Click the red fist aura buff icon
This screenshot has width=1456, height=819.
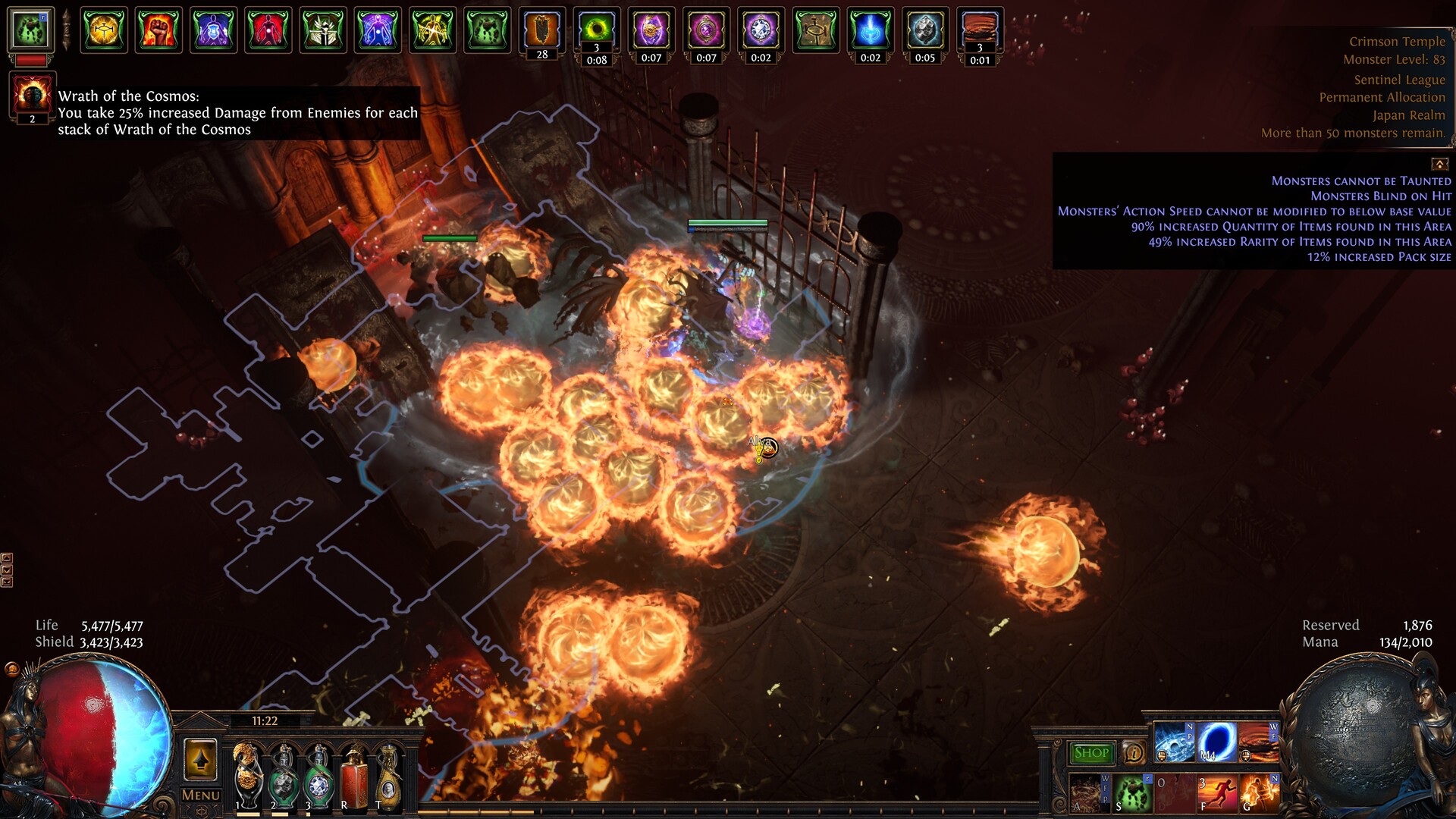(x=158, y=30)
